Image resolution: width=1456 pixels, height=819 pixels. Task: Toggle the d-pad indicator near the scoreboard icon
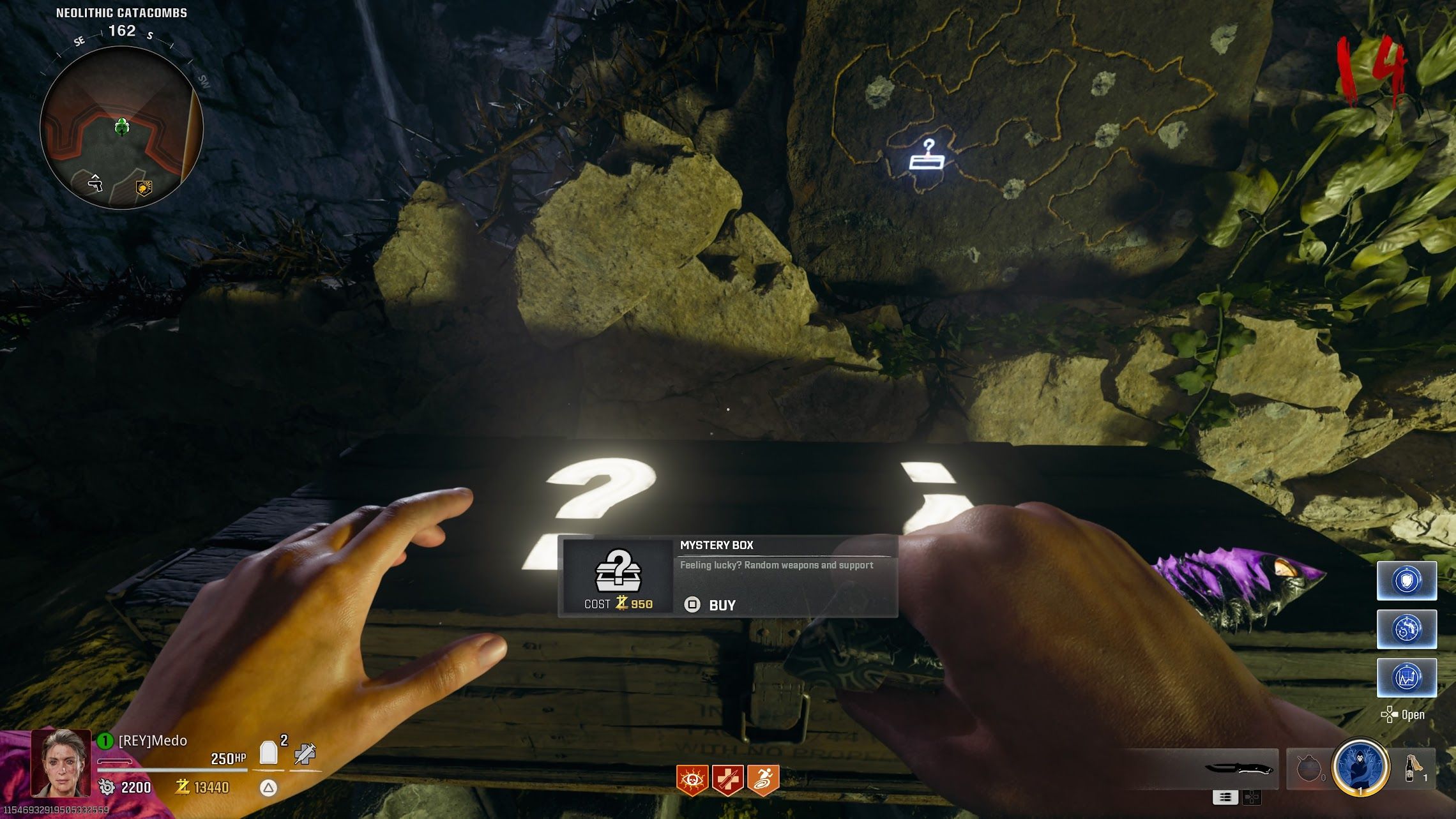[x=1252, y=797]
